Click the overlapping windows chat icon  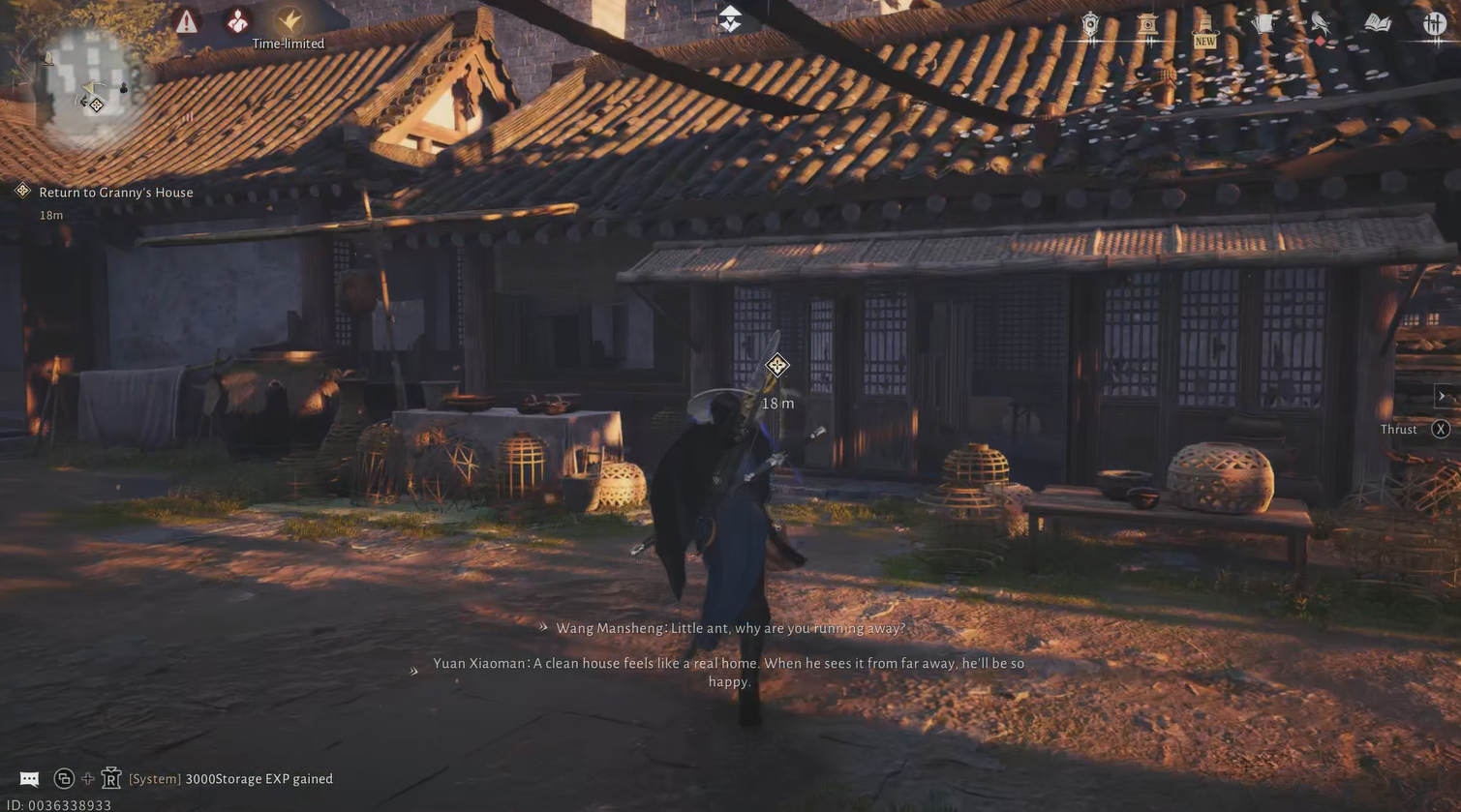(x=64, y=778)
